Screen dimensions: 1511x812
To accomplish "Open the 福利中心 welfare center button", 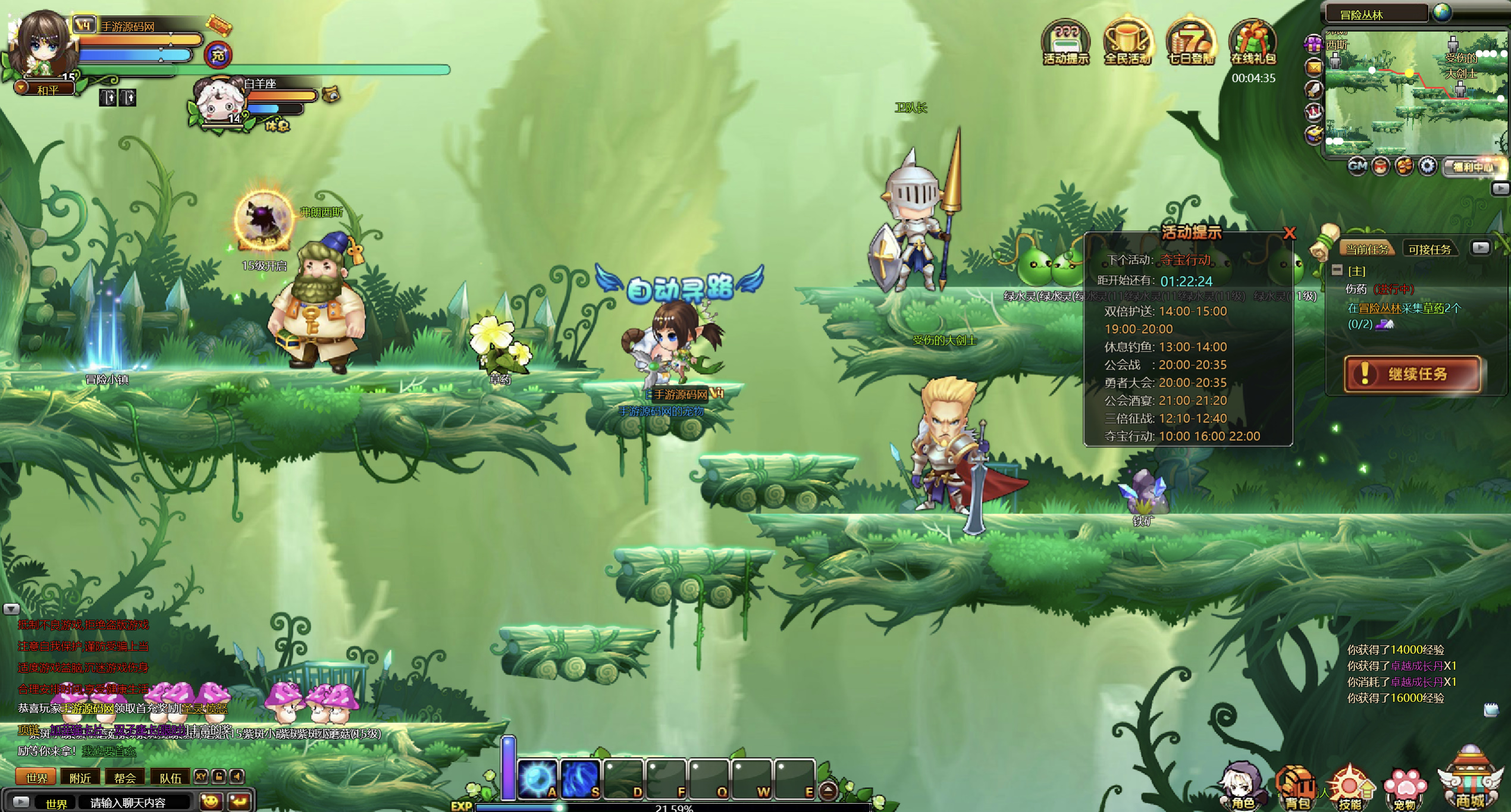I will 1472,167.
